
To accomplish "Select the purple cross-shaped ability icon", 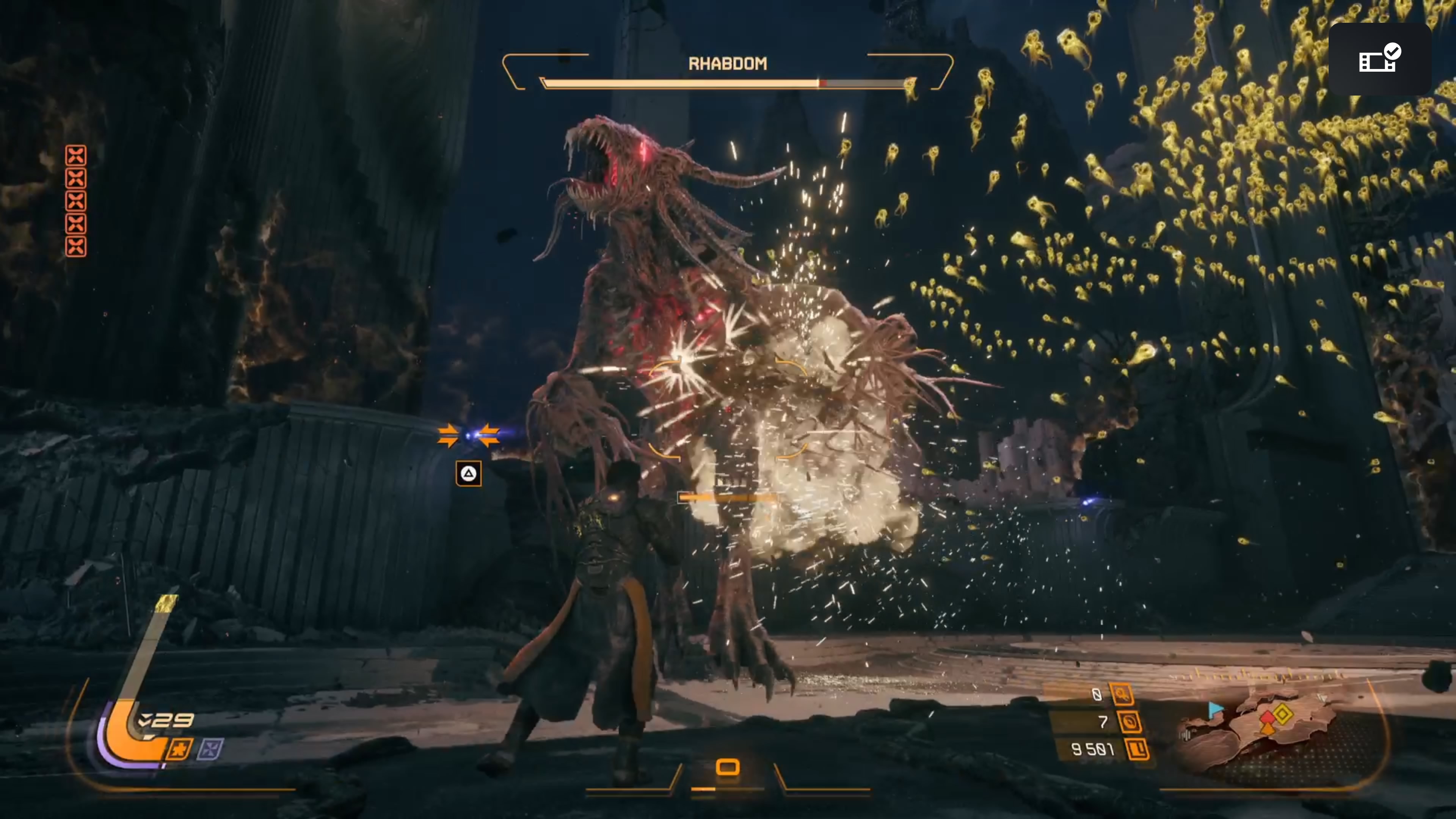I will 210,750.
